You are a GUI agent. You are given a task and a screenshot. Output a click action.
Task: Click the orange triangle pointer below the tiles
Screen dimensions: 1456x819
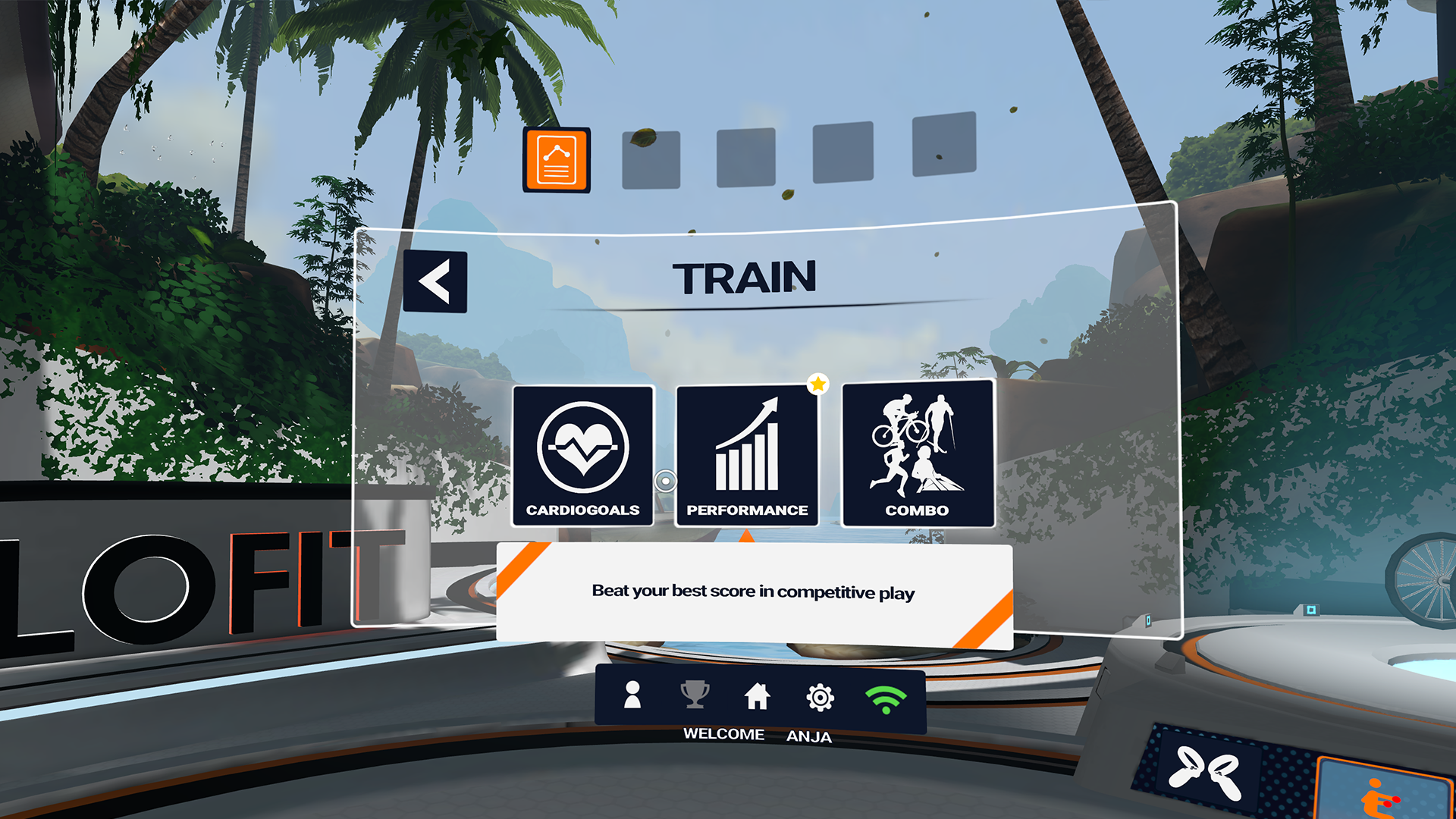747,535
